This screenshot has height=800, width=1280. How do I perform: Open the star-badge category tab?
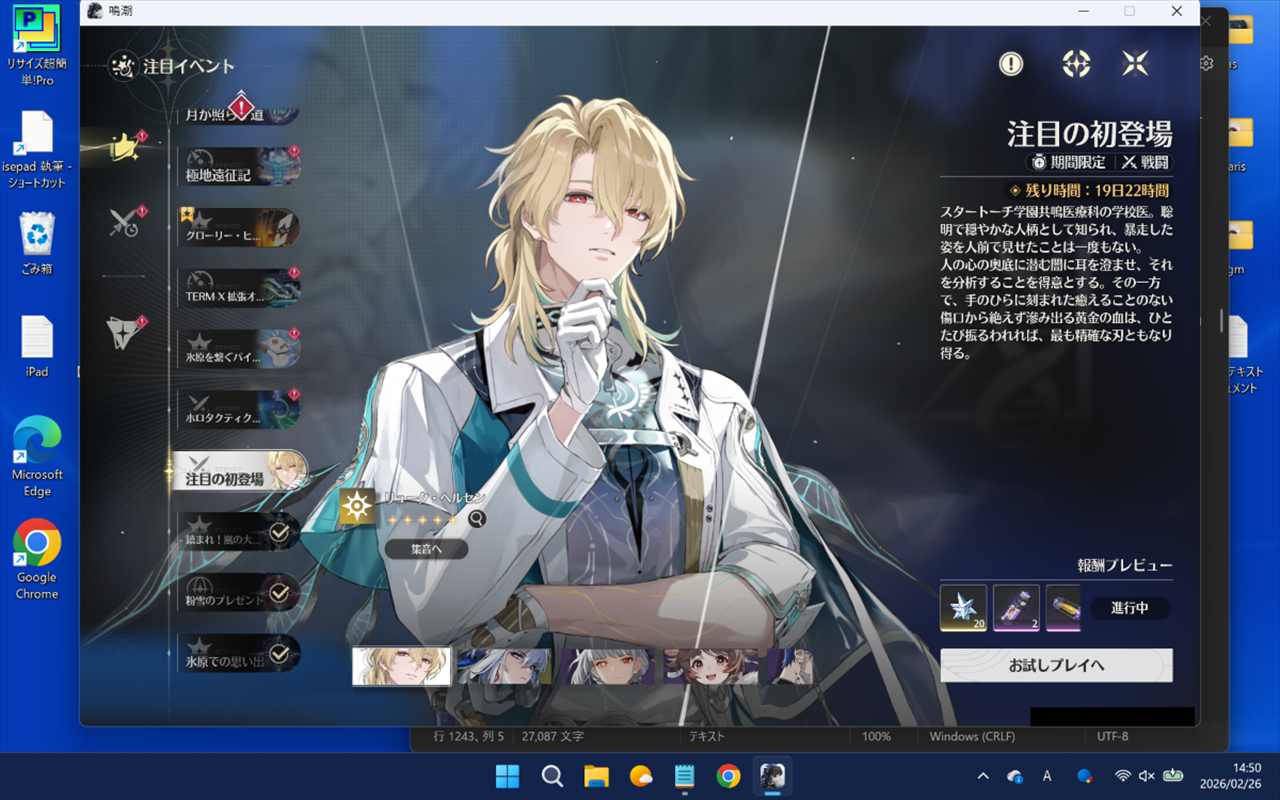[x=125, y=332]
